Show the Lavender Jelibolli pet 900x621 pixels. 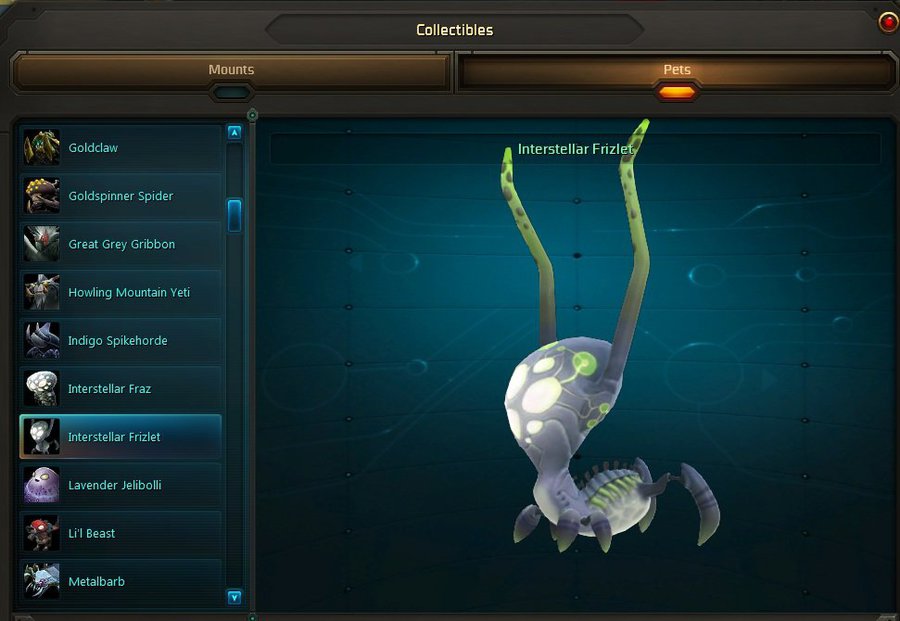(120, 485)
